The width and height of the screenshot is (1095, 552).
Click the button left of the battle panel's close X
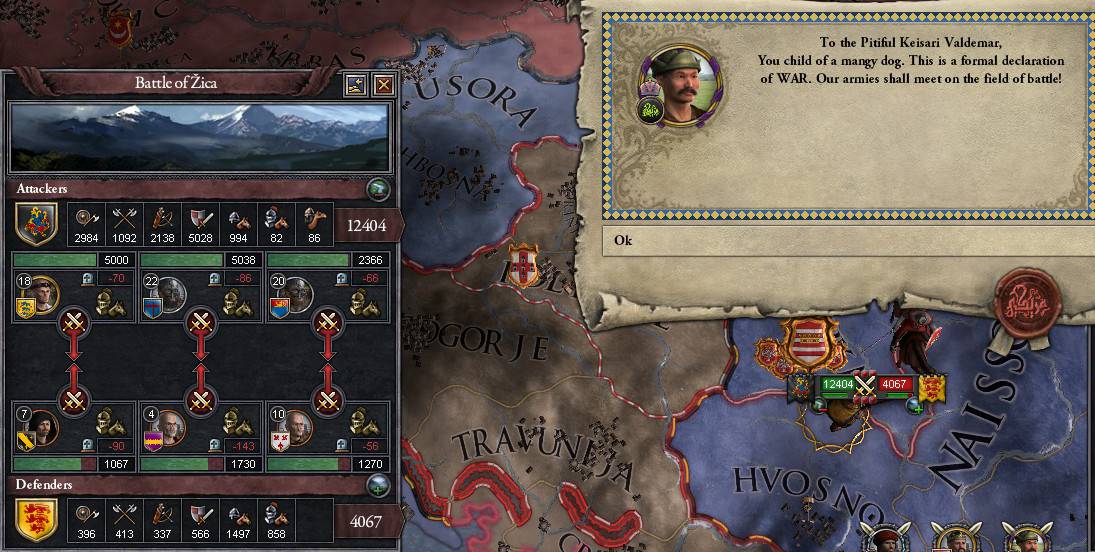coord(355,85)
